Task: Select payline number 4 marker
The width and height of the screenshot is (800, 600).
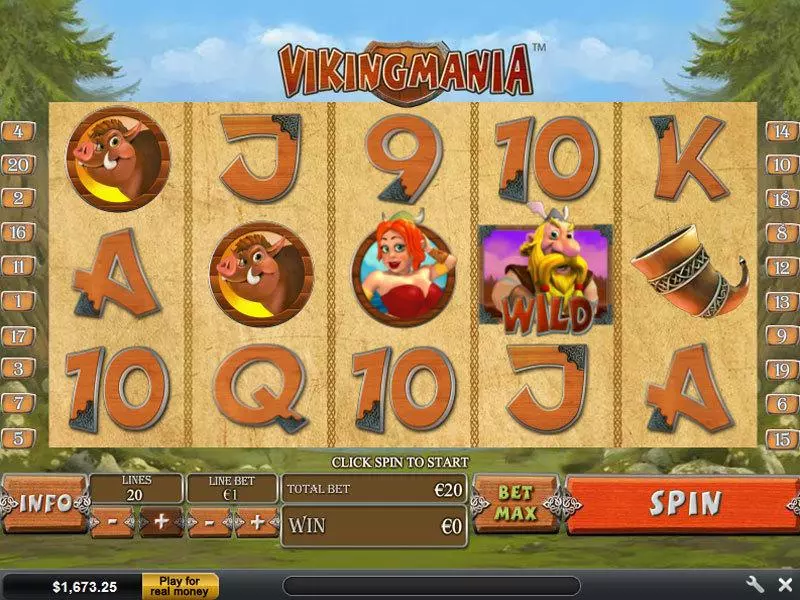Action: (x=18, y=131)
